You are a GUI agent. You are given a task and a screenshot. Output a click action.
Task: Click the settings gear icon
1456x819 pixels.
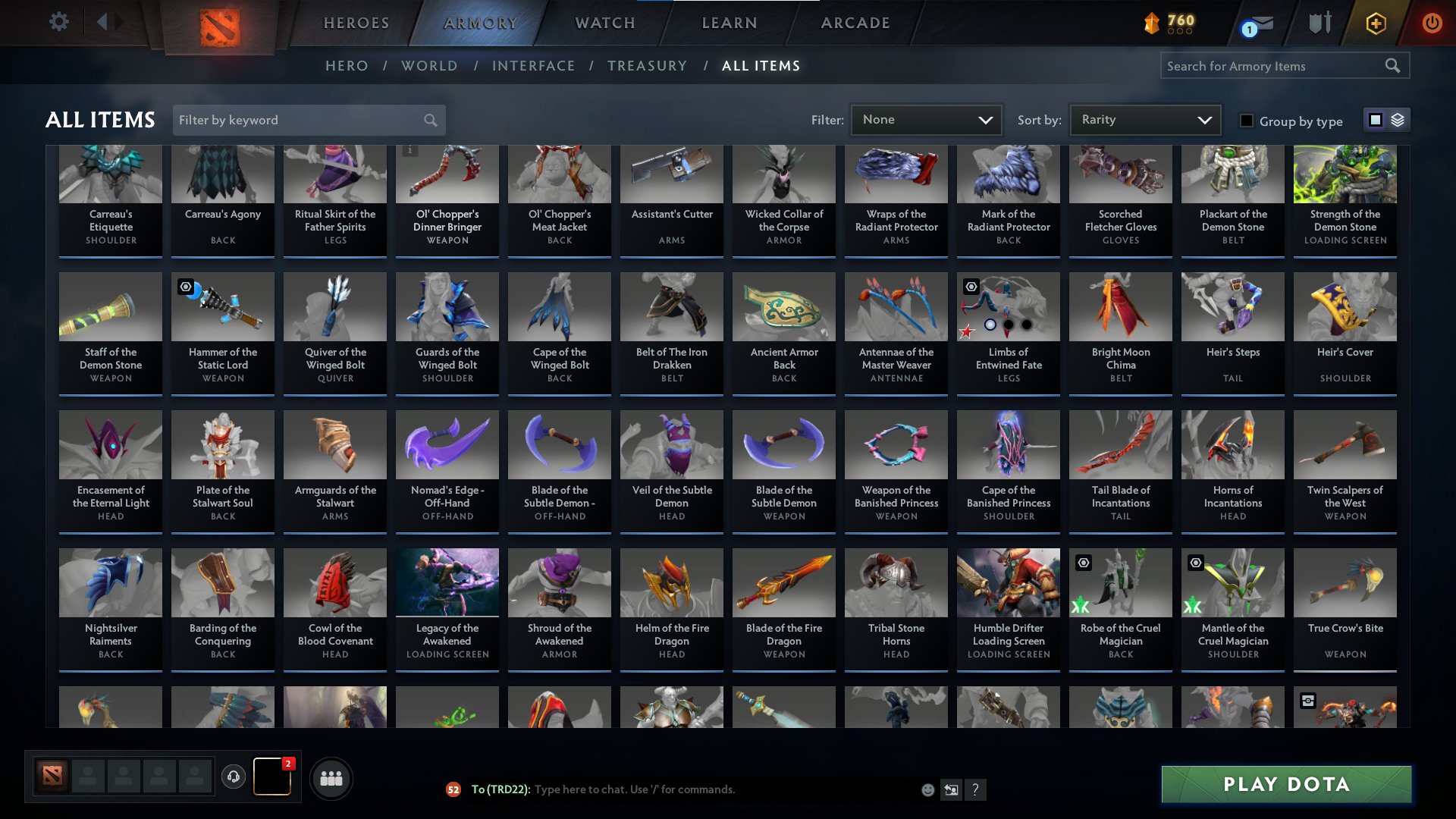59,21
